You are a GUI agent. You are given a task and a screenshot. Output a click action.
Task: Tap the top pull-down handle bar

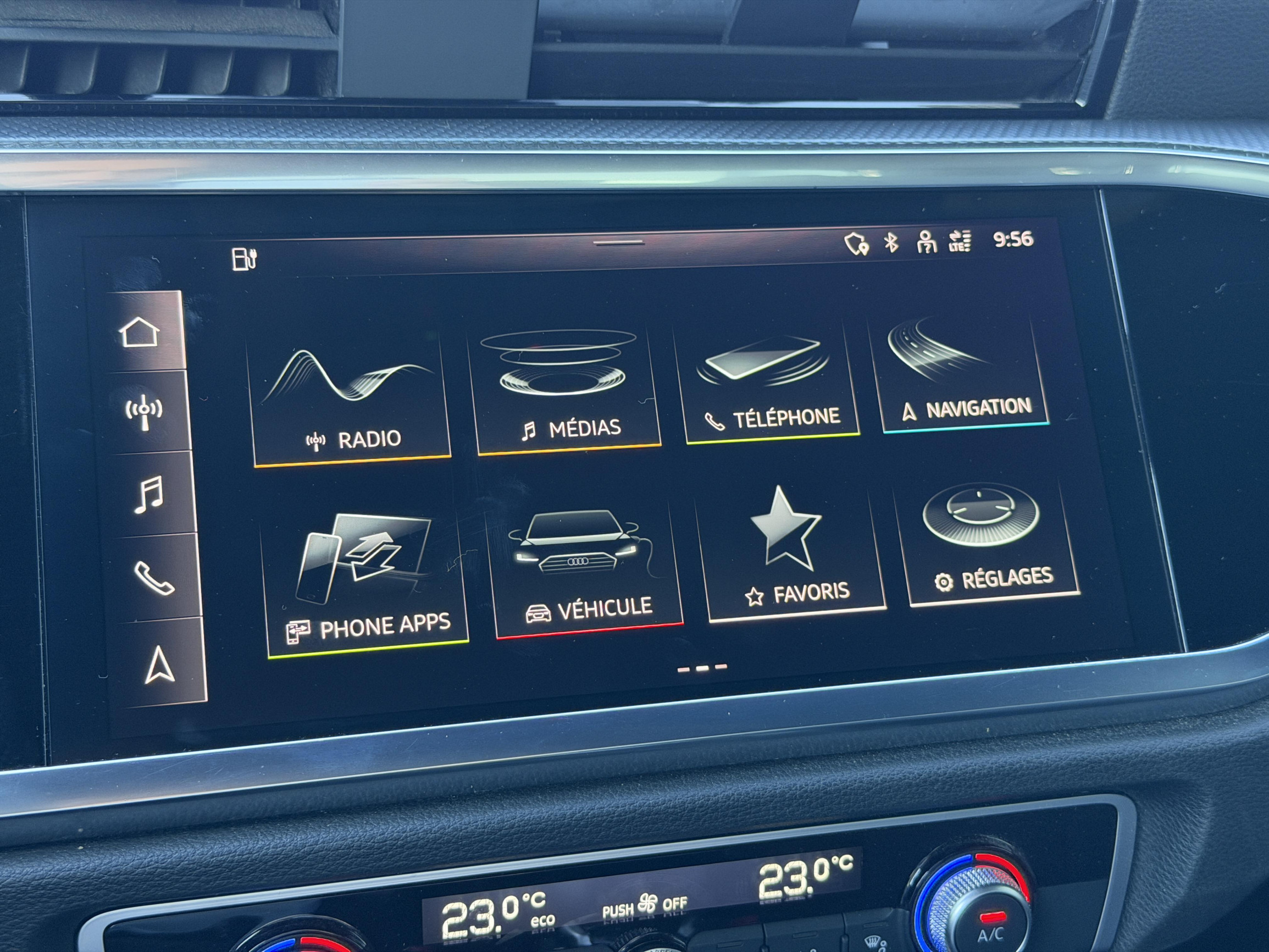pyautogui.click(x=618, y=243)
